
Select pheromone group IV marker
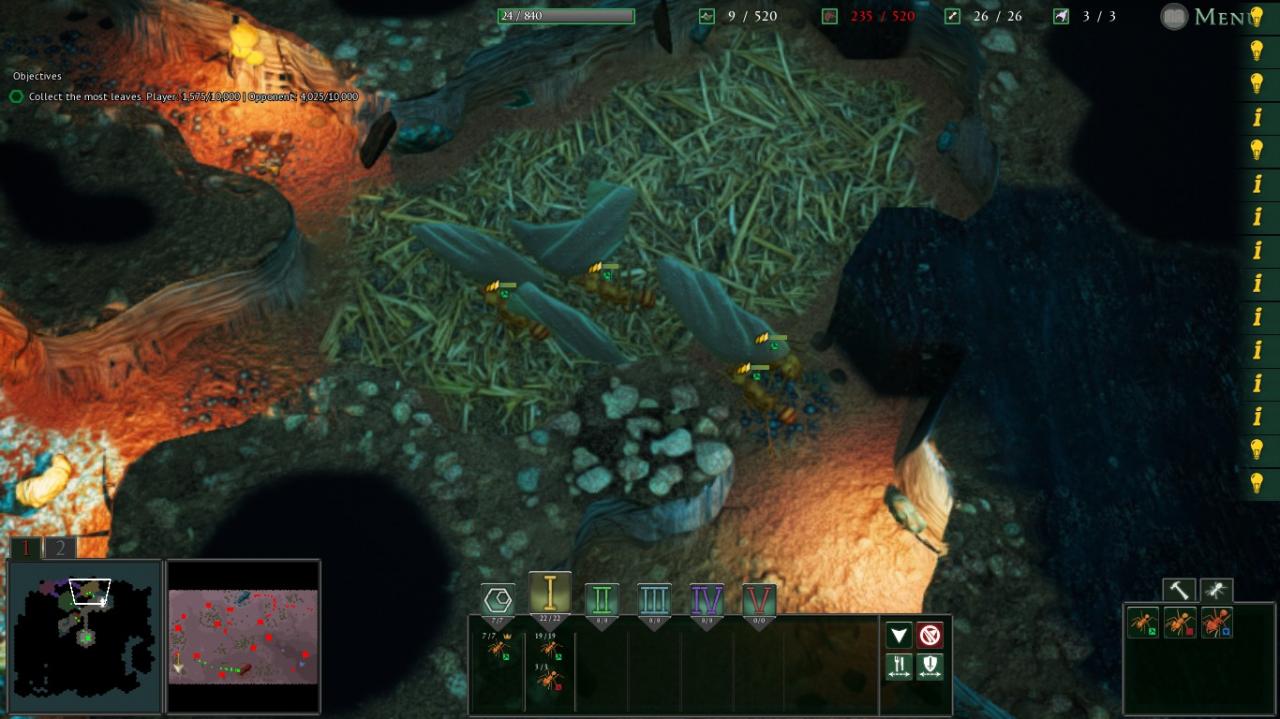pyautogui.click(x=707, y=601)
